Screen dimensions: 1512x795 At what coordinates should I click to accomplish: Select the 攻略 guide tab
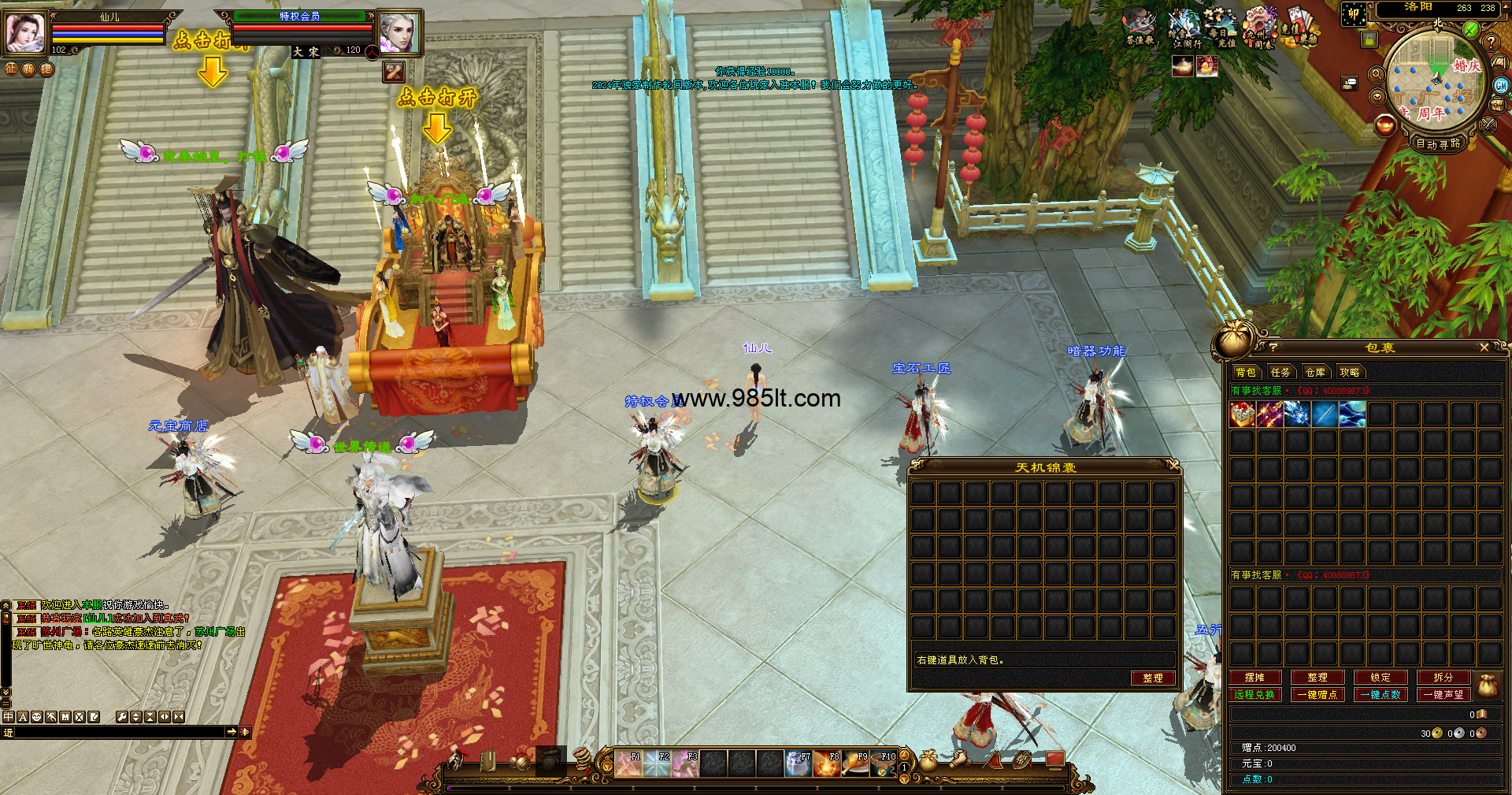1350,372
